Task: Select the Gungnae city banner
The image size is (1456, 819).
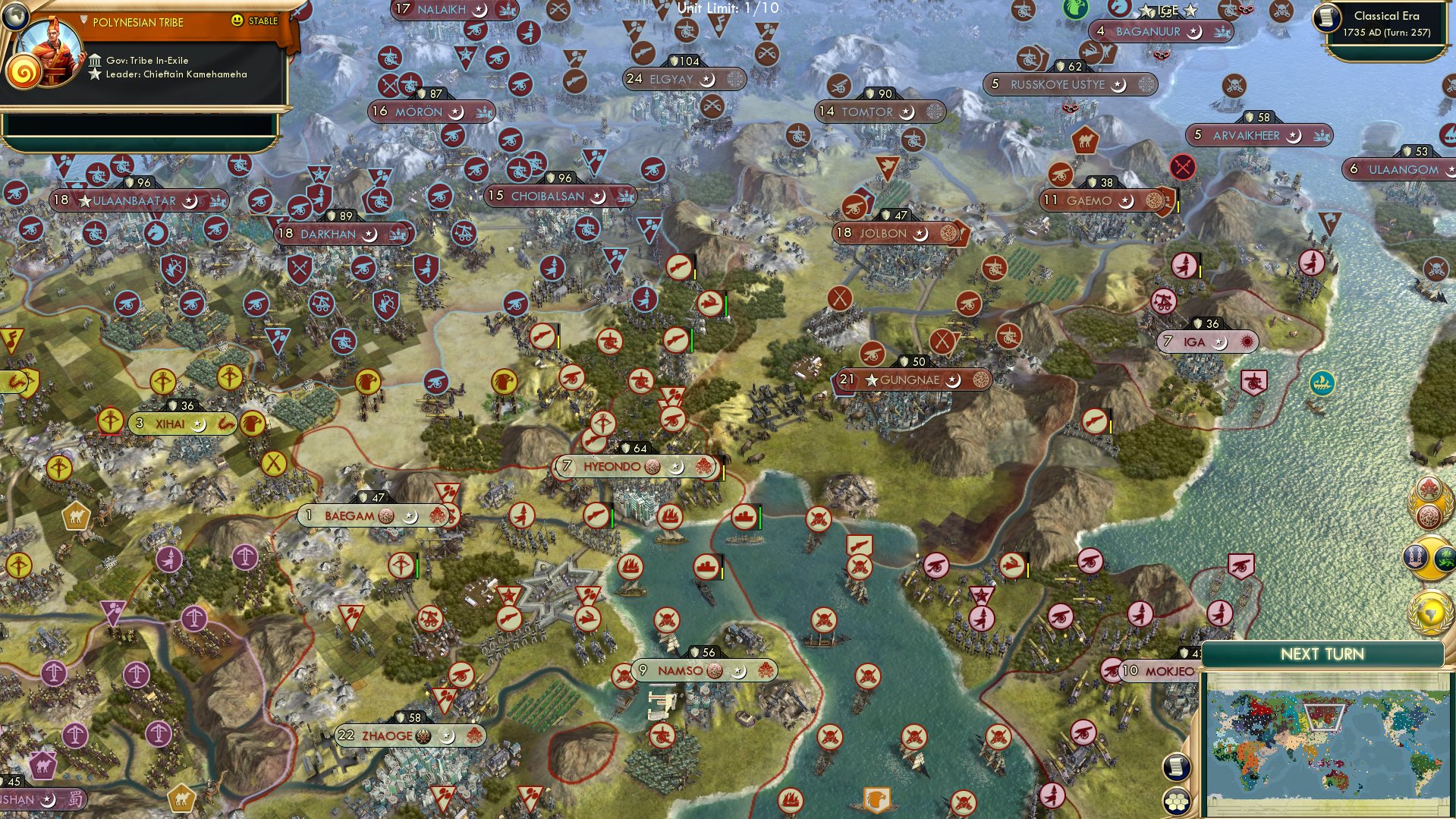Action: pyautogui.click(x=910, y=380)
